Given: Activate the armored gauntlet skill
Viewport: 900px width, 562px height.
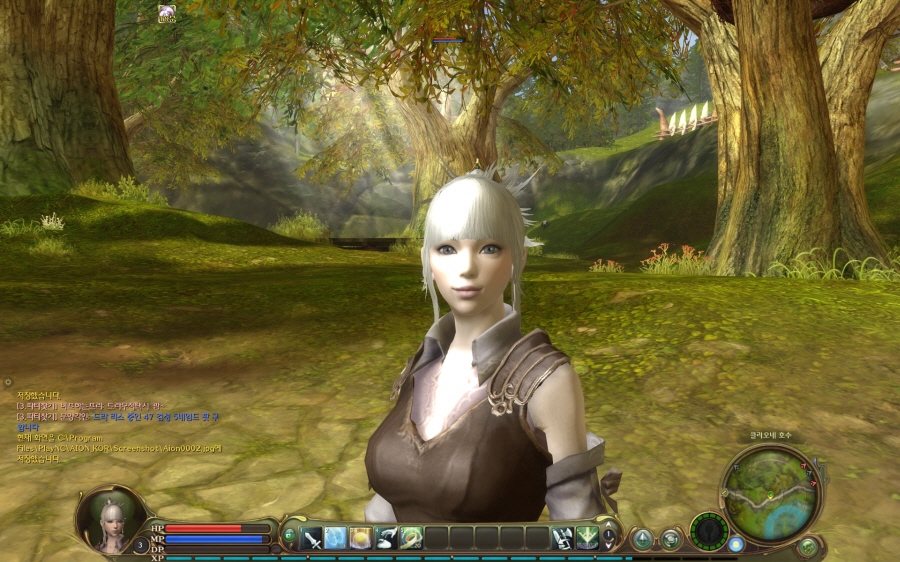Looking at the screenshot, I should pyautogui.click(x=562, y=537).
